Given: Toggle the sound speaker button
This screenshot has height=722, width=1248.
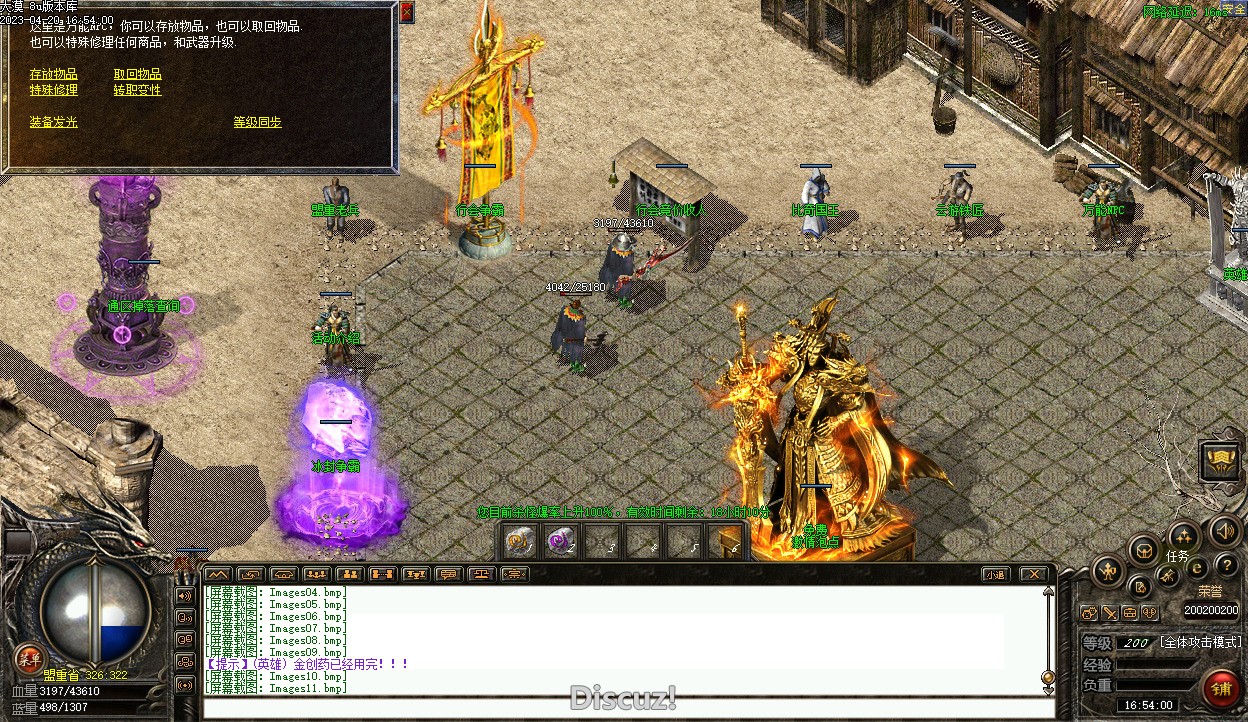Looking at the screenshot, I should [x=1223, y=530].
